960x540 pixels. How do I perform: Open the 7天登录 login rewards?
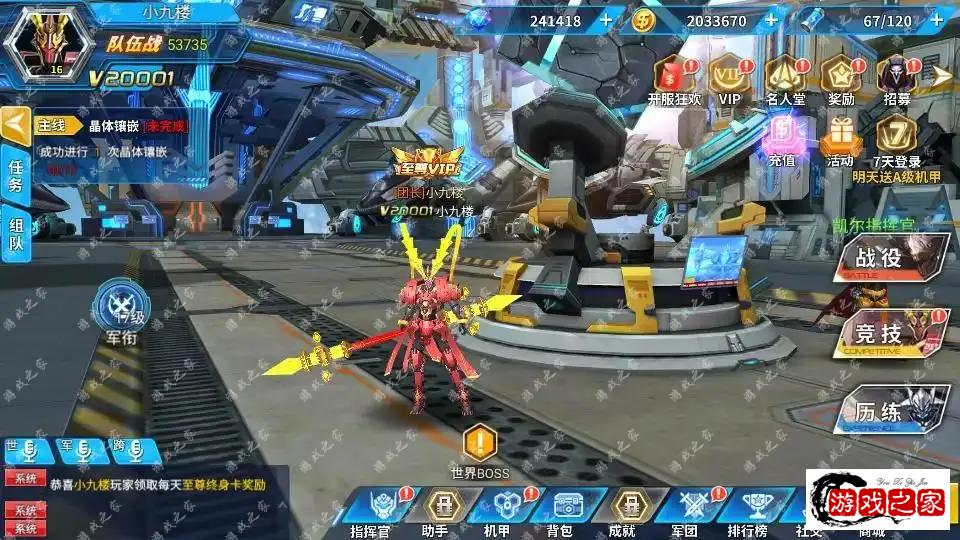(x=896, y=136)
